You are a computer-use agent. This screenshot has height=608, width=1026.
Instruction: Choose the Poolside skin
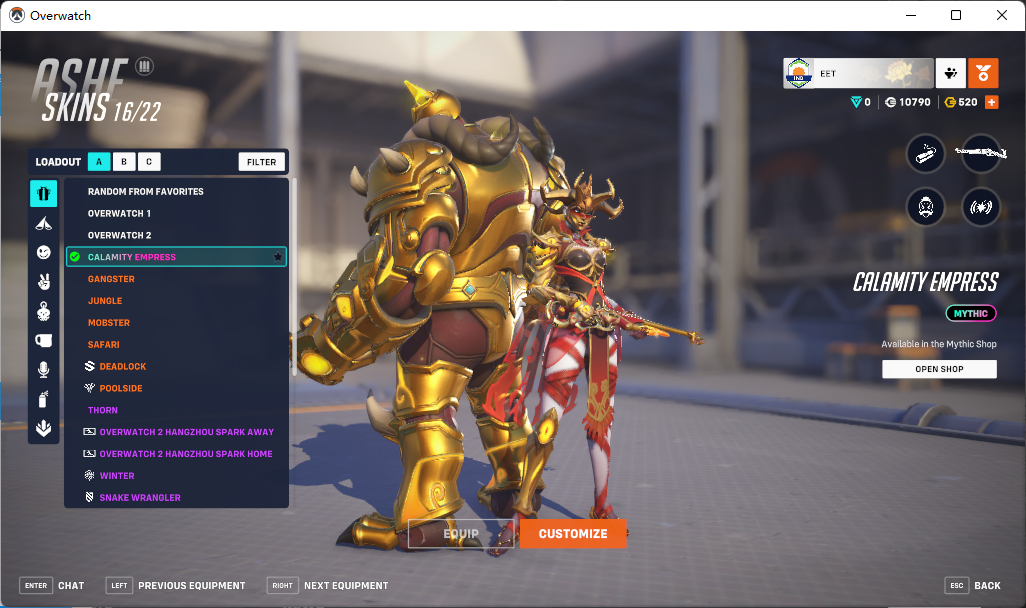[121, 388]
